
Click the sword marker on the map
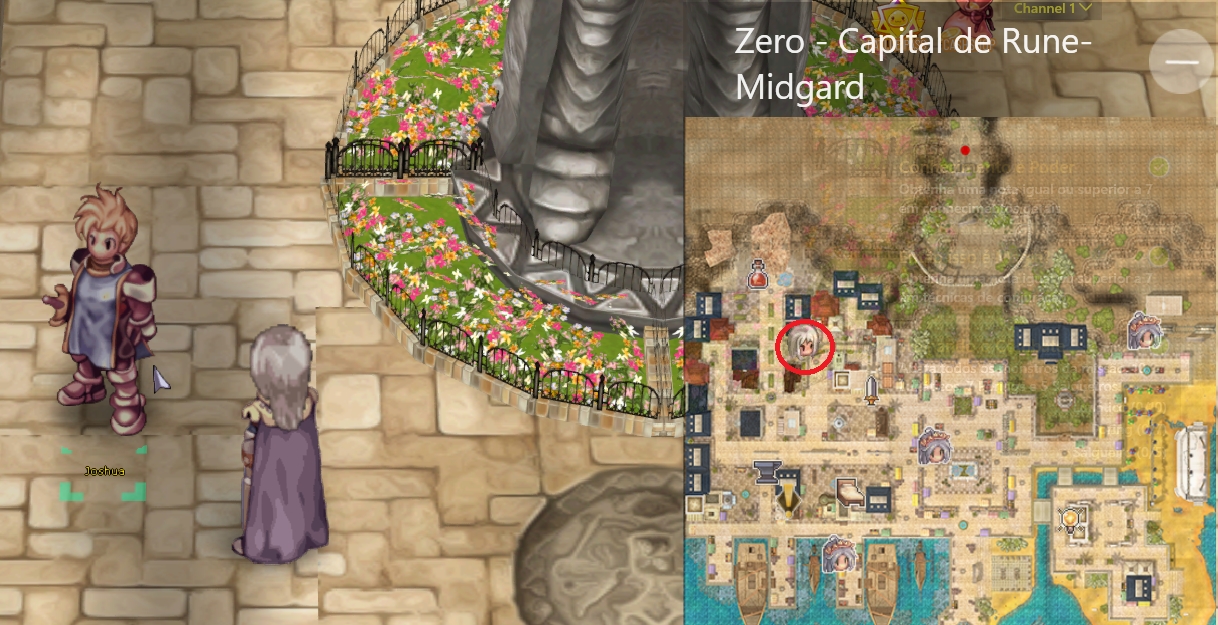[871, 389]
